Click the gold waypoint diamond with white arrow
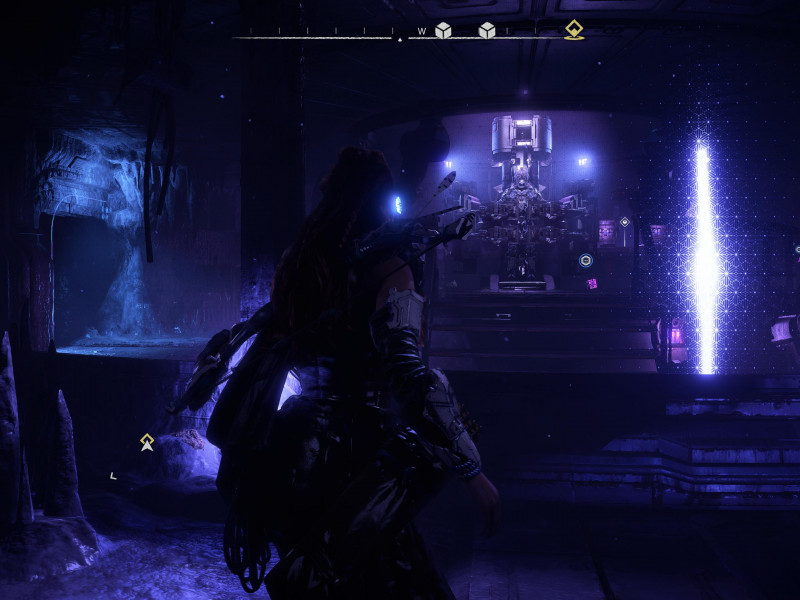This screenshot has height=600, width=800. tap(147, 441)
